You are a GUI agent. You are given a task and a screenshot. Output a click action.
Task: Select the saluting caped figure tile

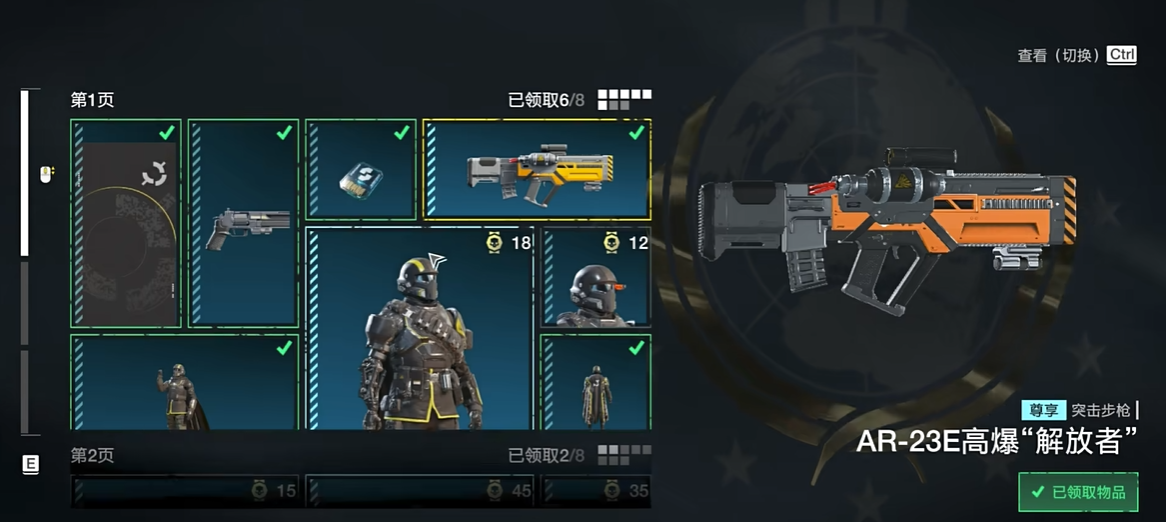click(x=185, y=383)
